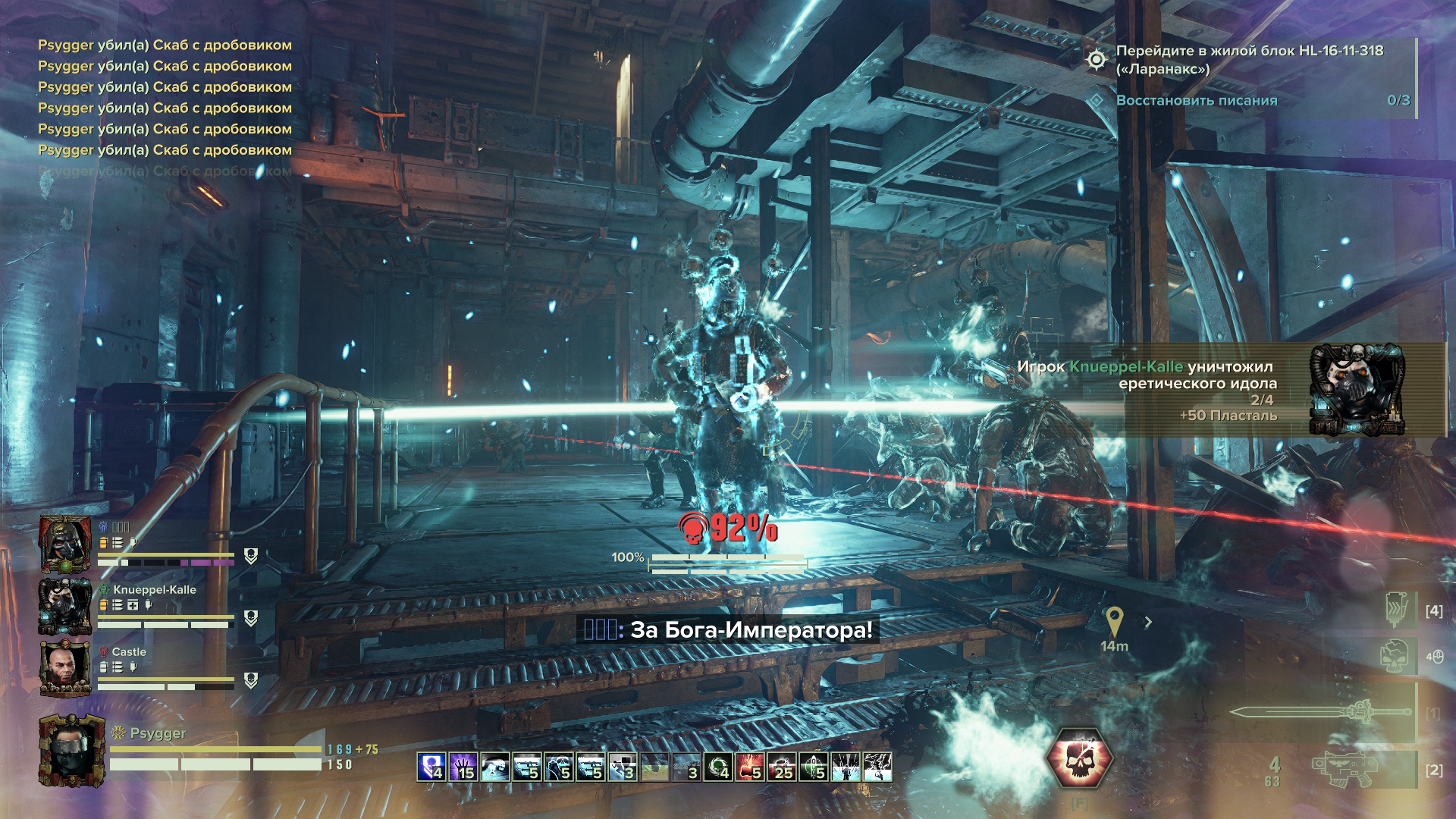Inspect the green swirling skull buff icon
The height and width of the screenshot is (819, 1456).
pos(717,767)
